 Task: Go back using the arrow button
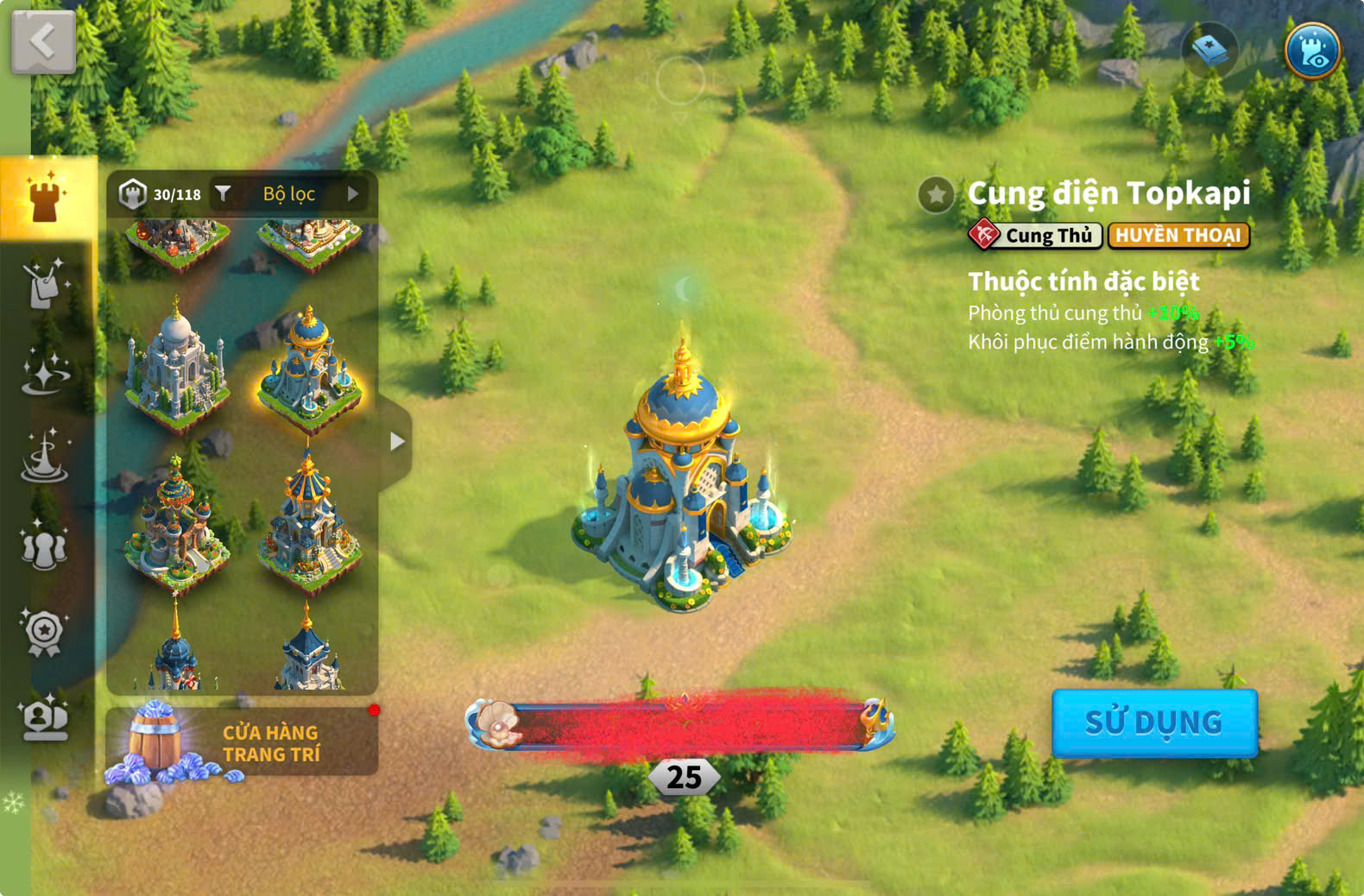tap(43, 41)
